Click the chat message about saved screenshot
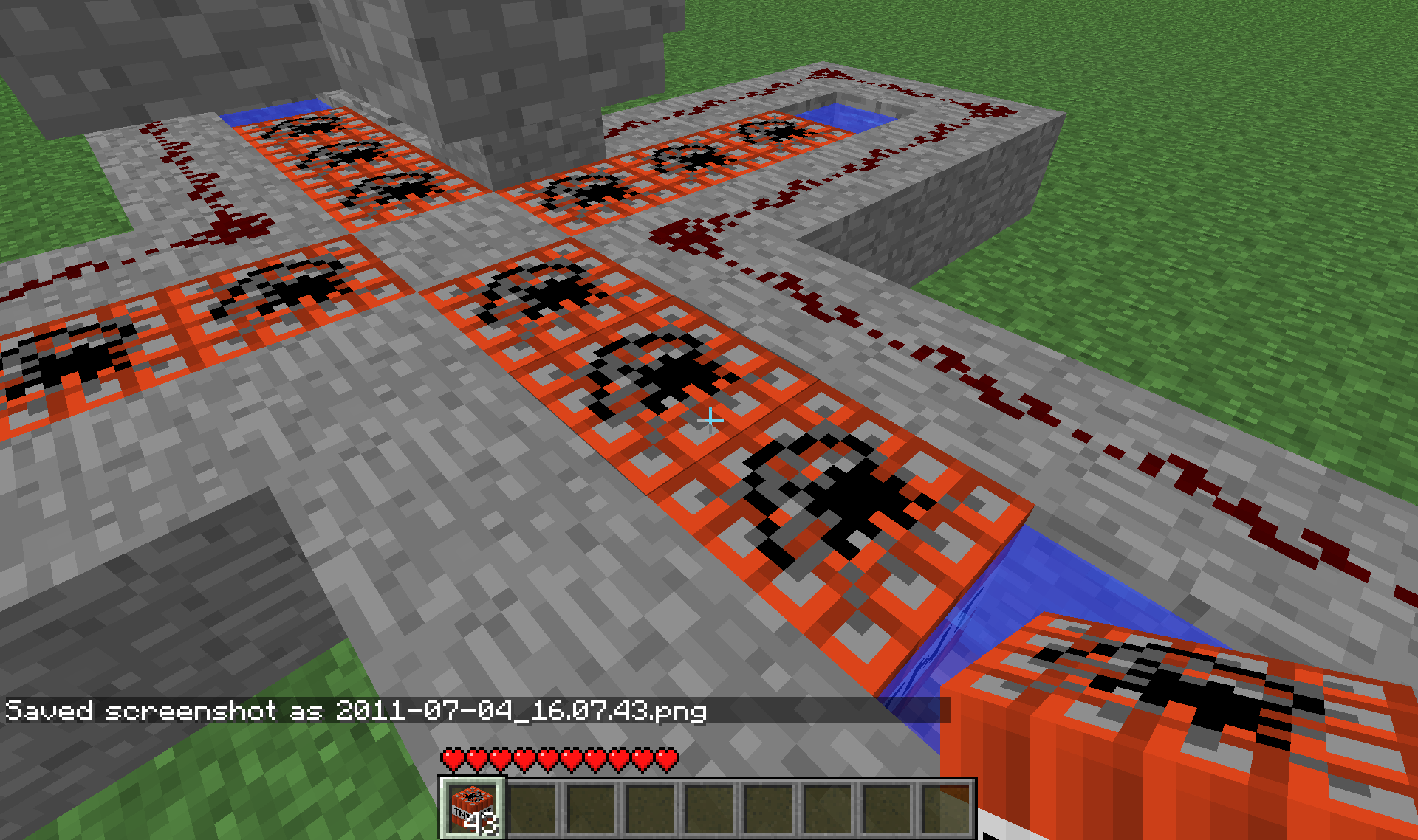Image resolution: width=1418 pixels, height=840 pixels. coord(354,711)
